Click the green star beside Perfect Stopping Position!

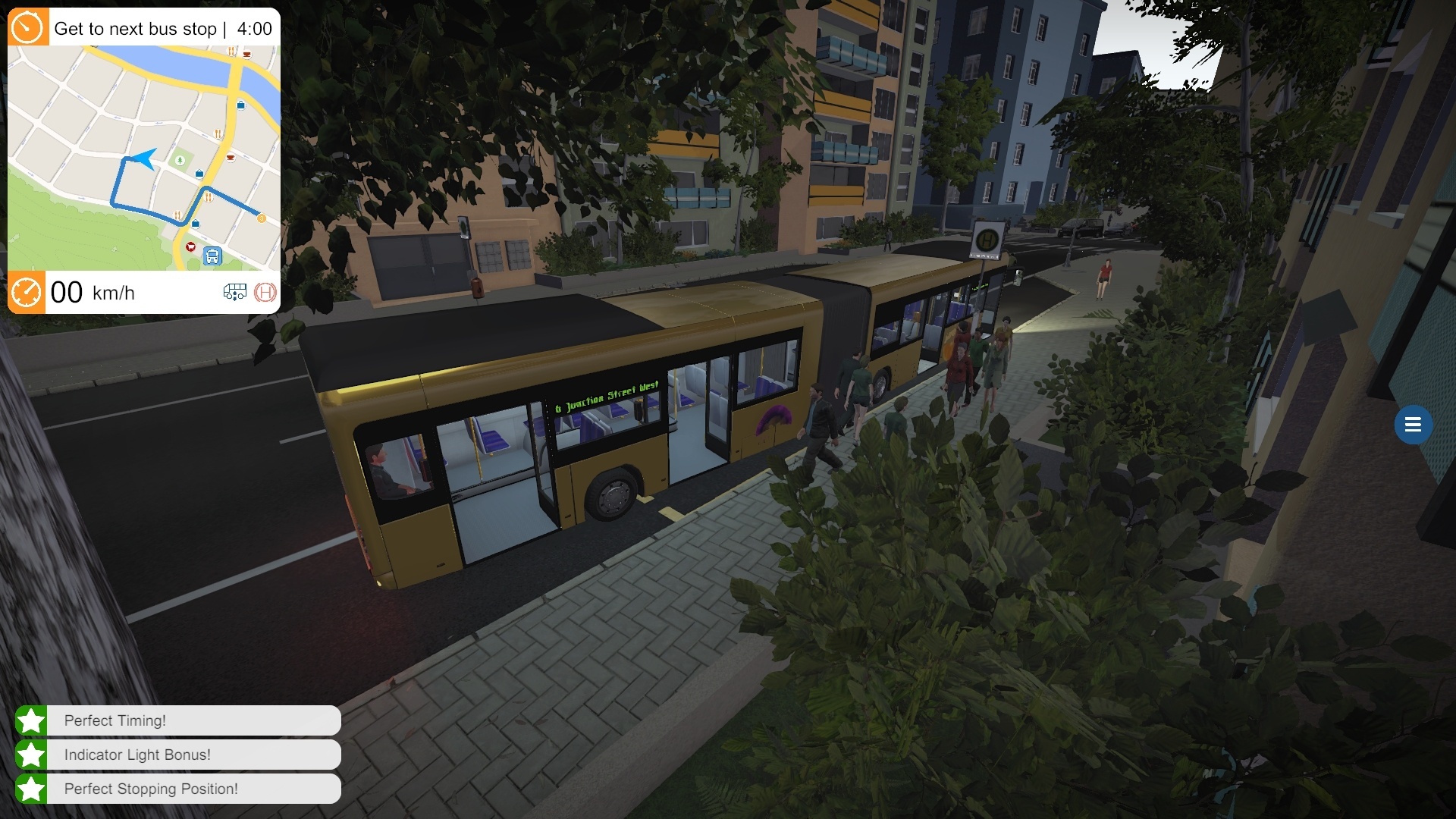(x=30, y=789)
